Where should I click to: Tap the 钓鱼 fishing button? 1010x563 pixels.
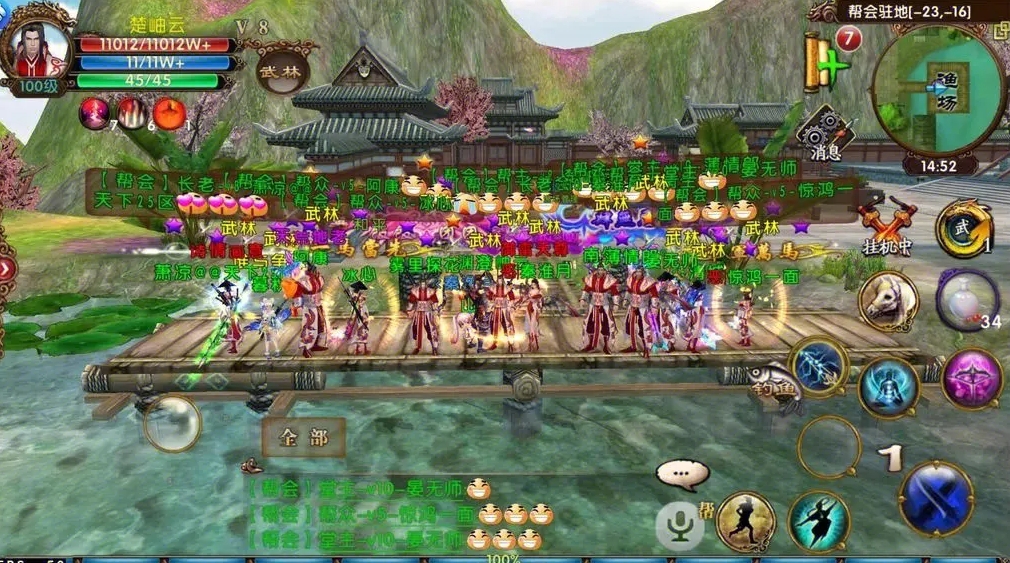(773, 383)
